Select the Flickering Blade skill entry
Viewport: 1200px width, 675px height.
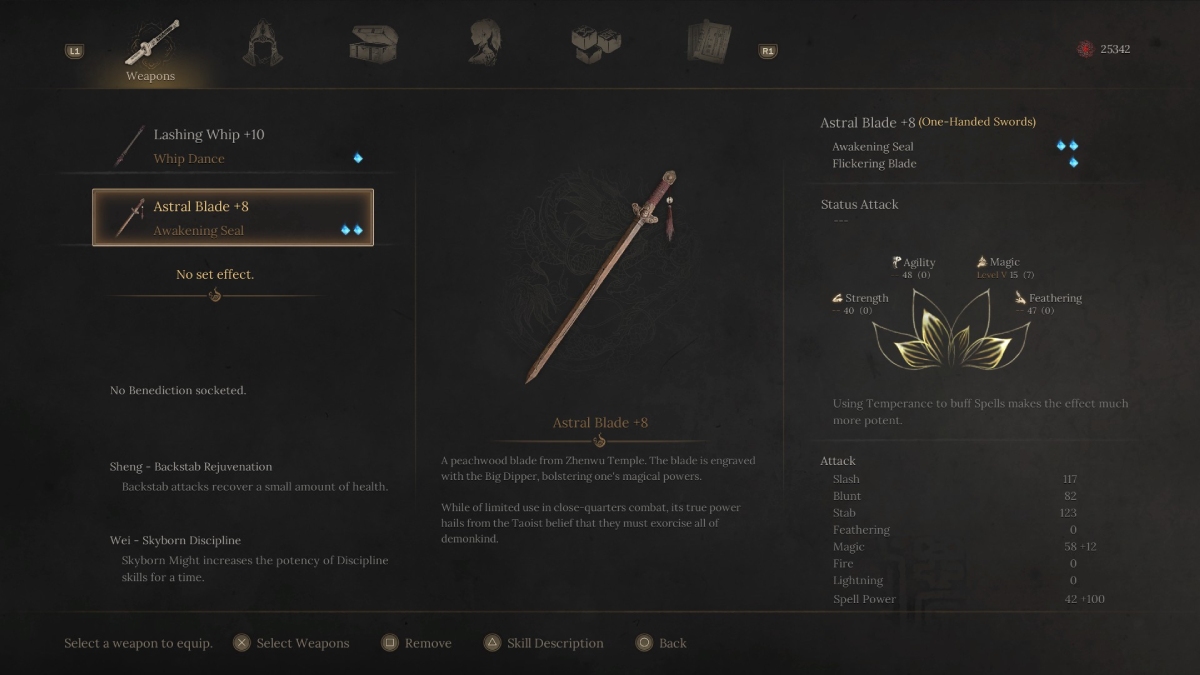(x=874, y=164)
